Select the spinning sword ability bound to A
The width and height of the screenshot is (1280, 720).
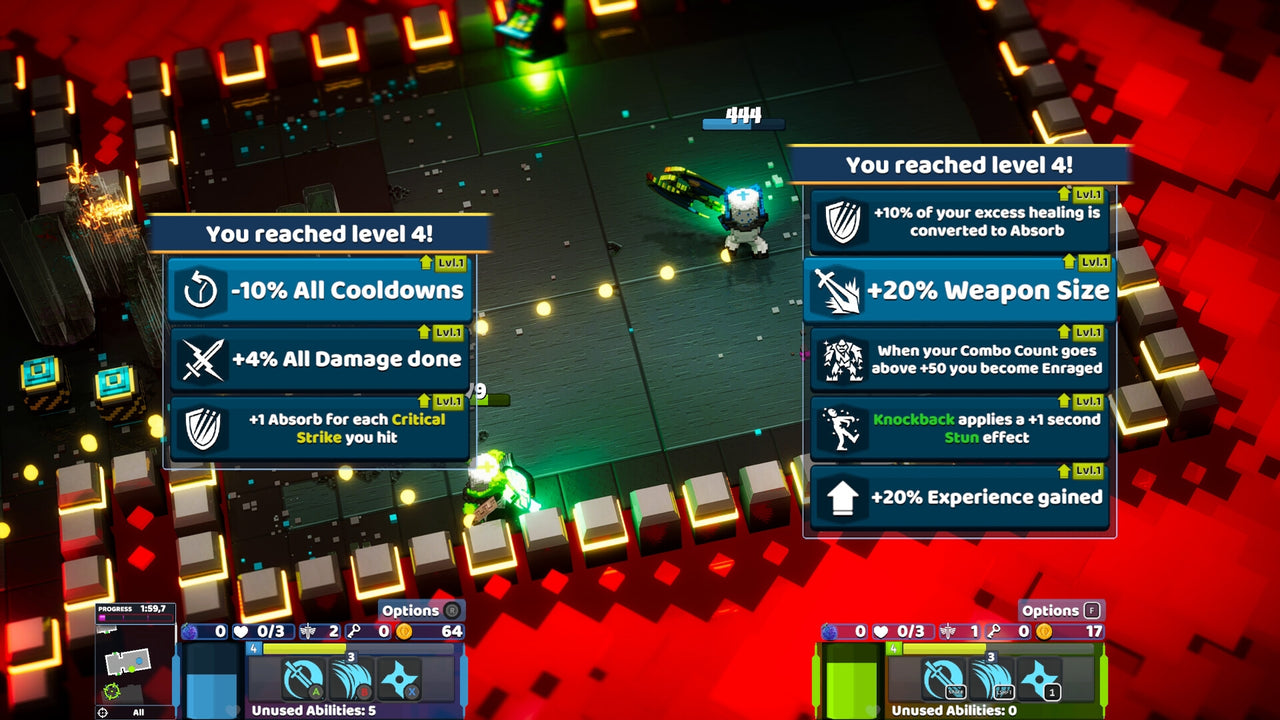click(302, 677)
